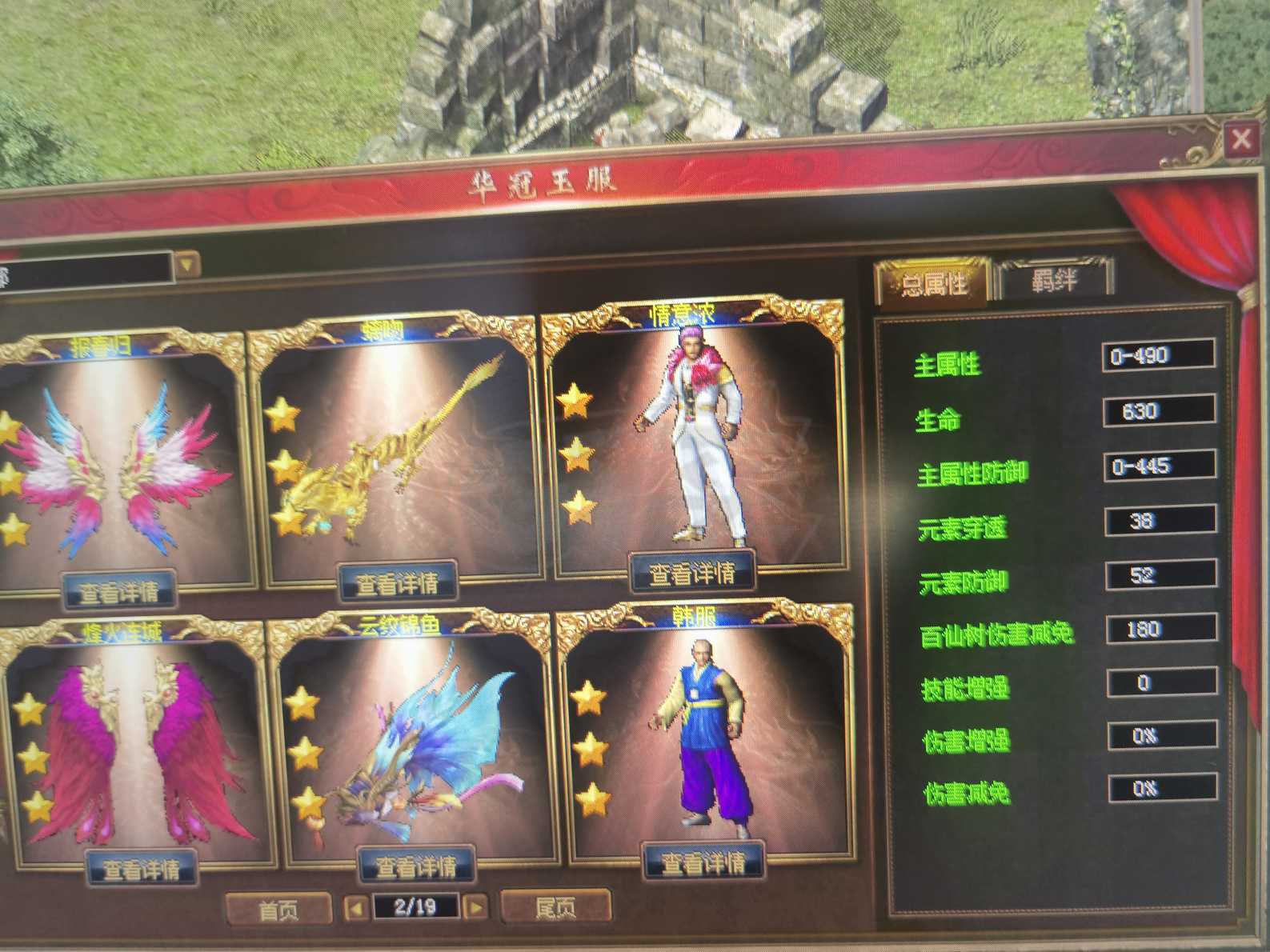The height and width of the screenshot is (952, 1270).
Task: Click 首页 to jump to the first page
Action: click(x=278, y=908)
